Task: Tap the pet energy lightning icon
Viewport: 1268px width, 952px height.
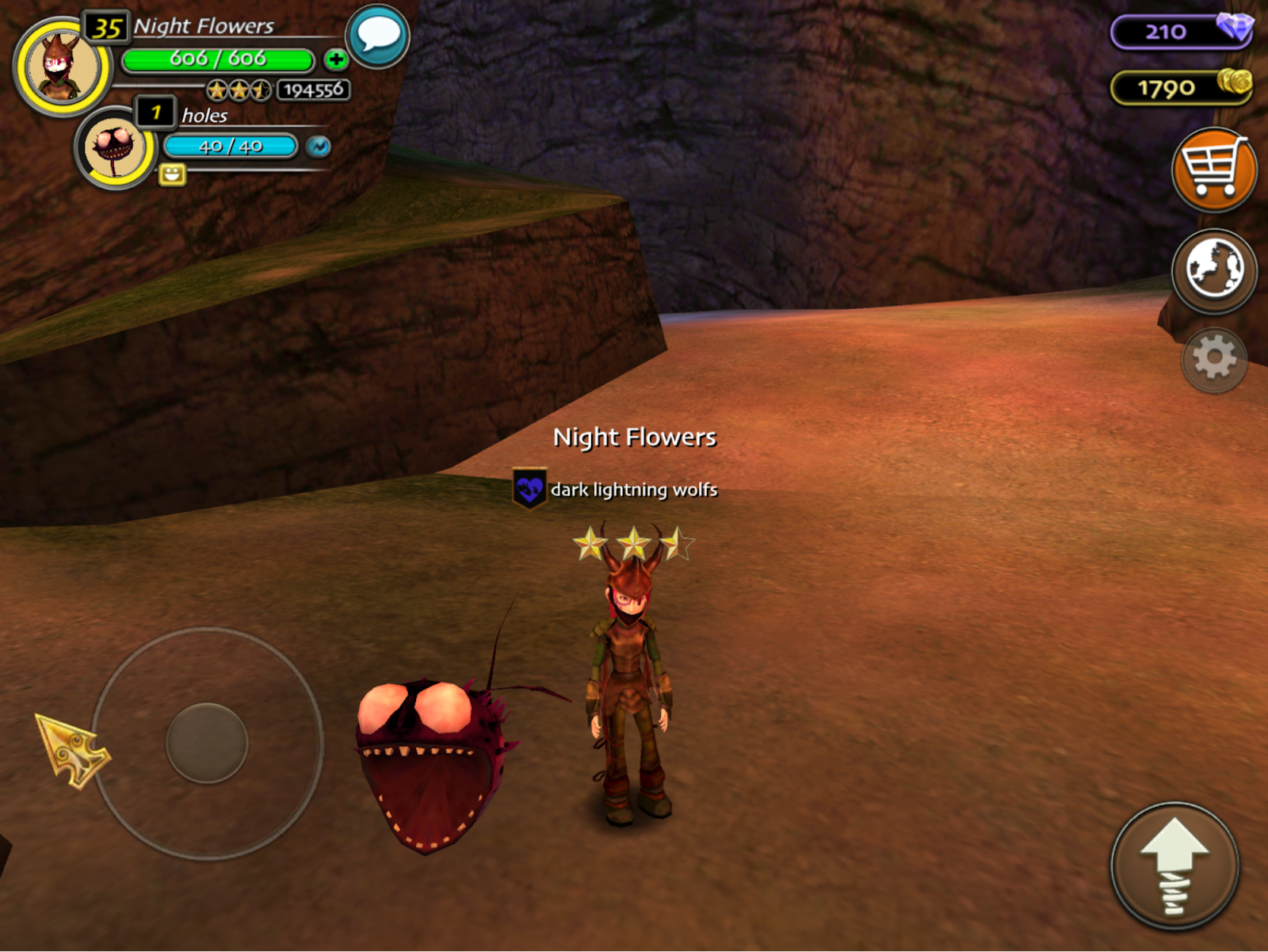Action: [x=319, y=147]
